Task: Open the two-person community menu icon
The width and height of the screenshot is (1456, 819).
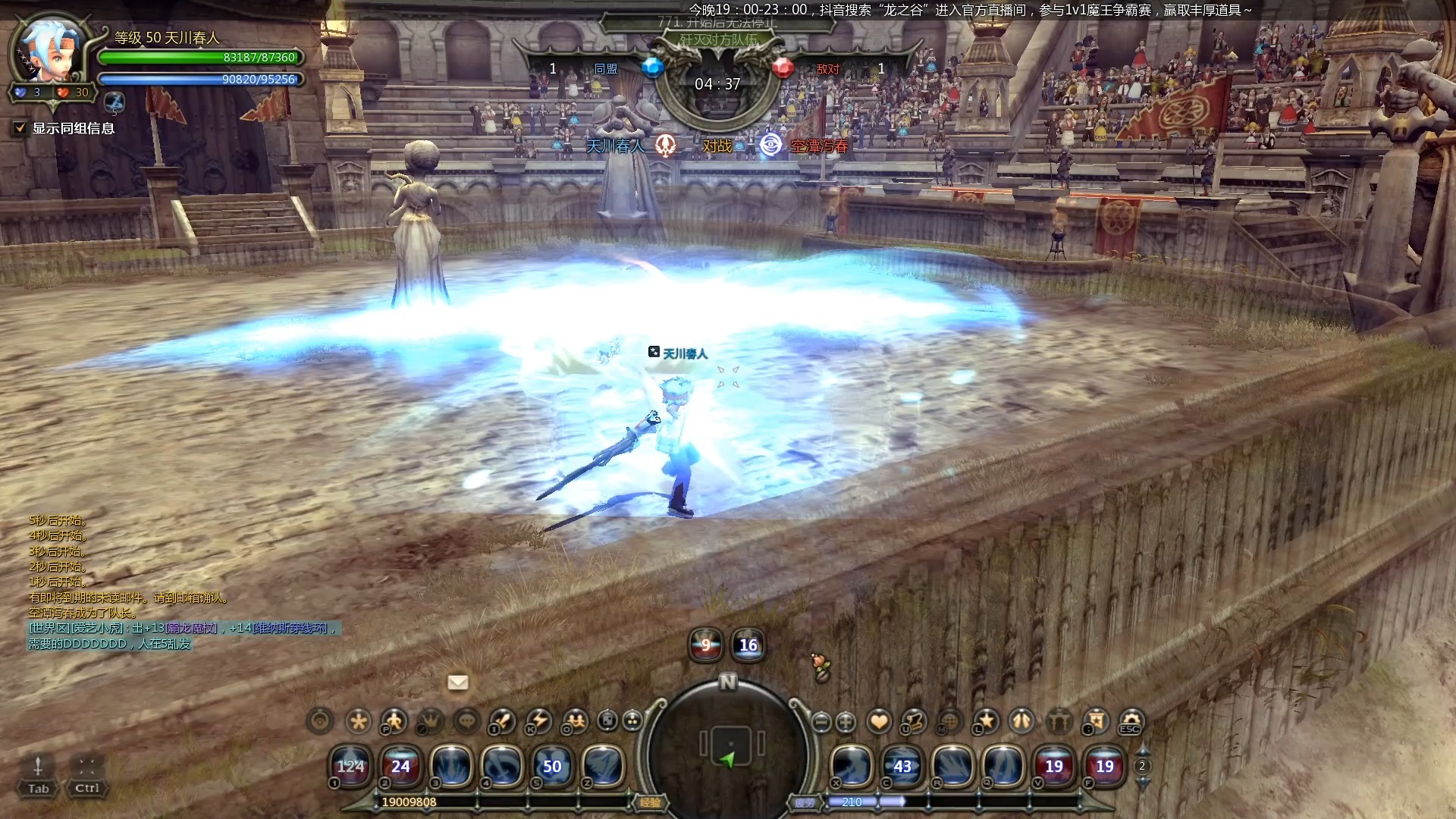Action: point(576,720)
